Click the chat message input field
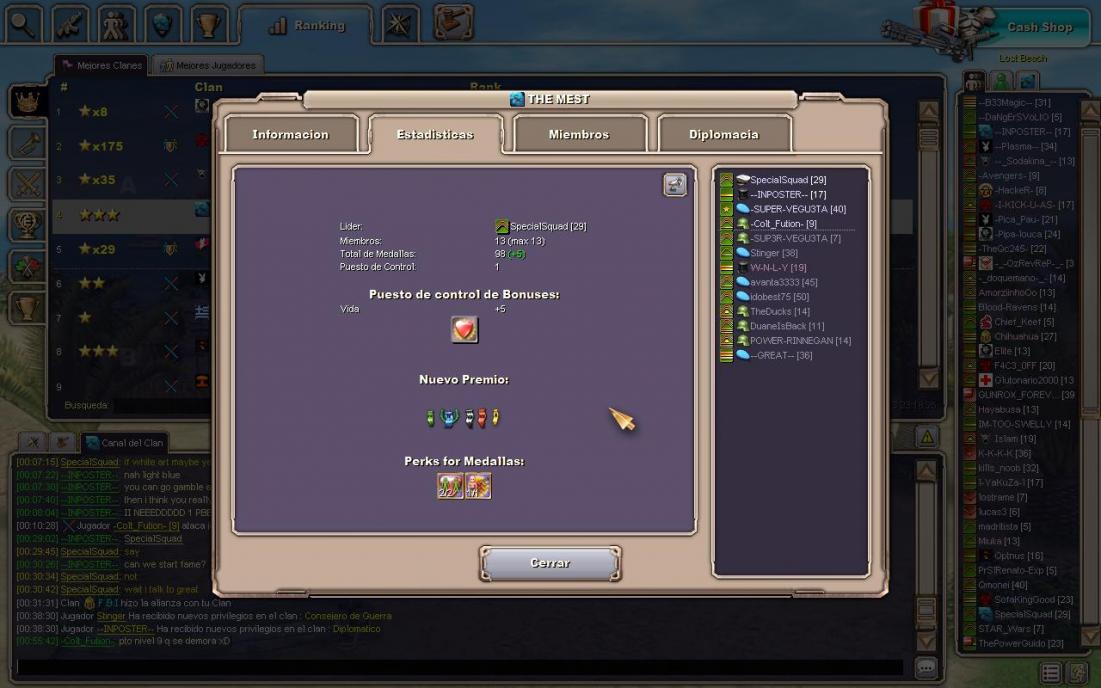Screen dimensions: 1101x688 (x=460, y=667)
